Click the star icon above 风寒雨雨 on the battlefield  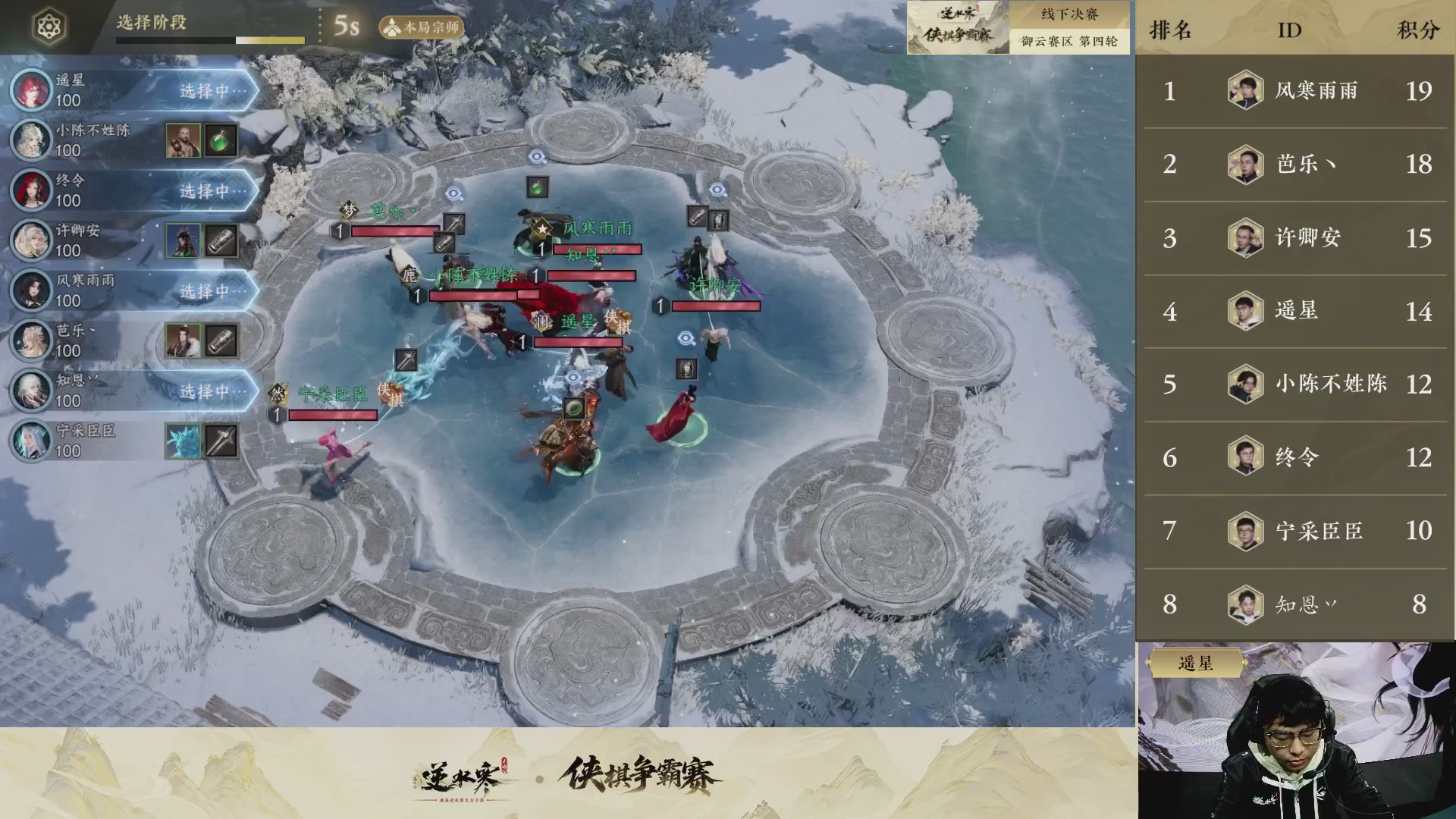coord(541,229)
